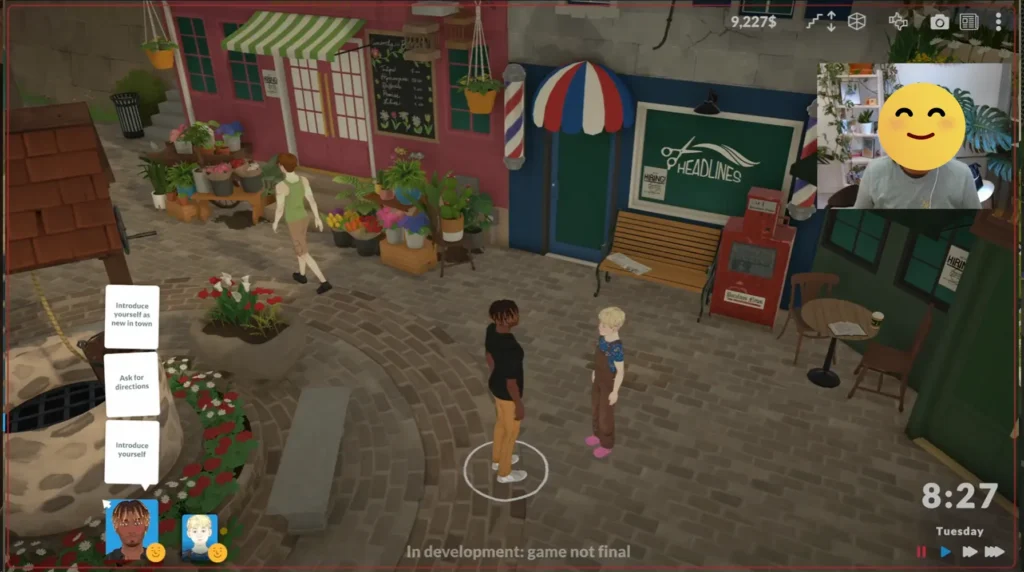Open the three-dot options menu
Image resolution: width=1024 pixels, height=572 pixels.
(x=998, y=21)
